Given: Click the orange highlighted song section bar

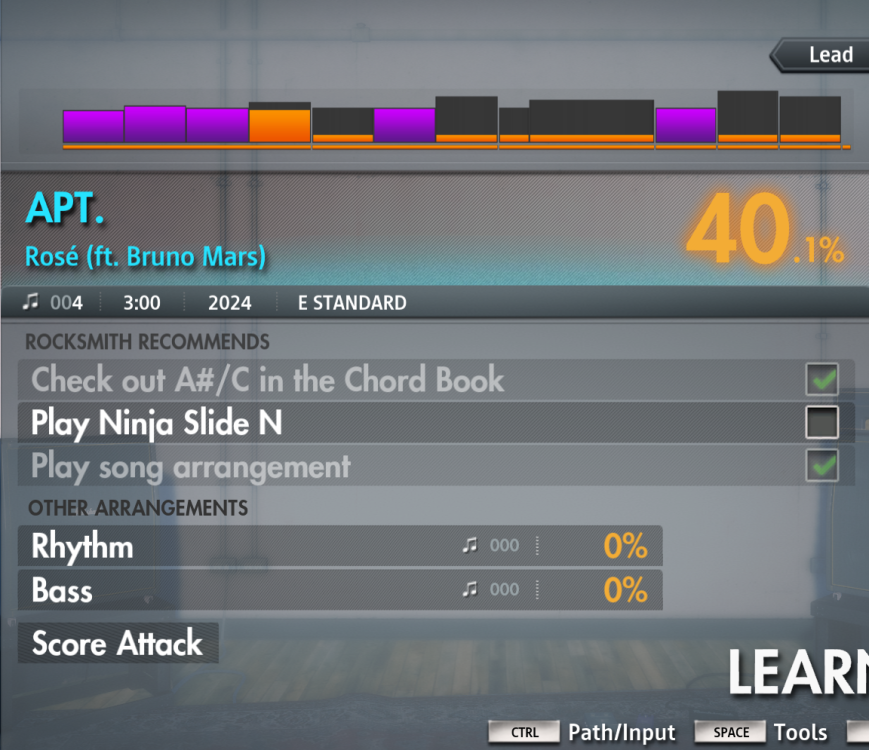Looking at the screenshot, I should [x=280, y=125].
